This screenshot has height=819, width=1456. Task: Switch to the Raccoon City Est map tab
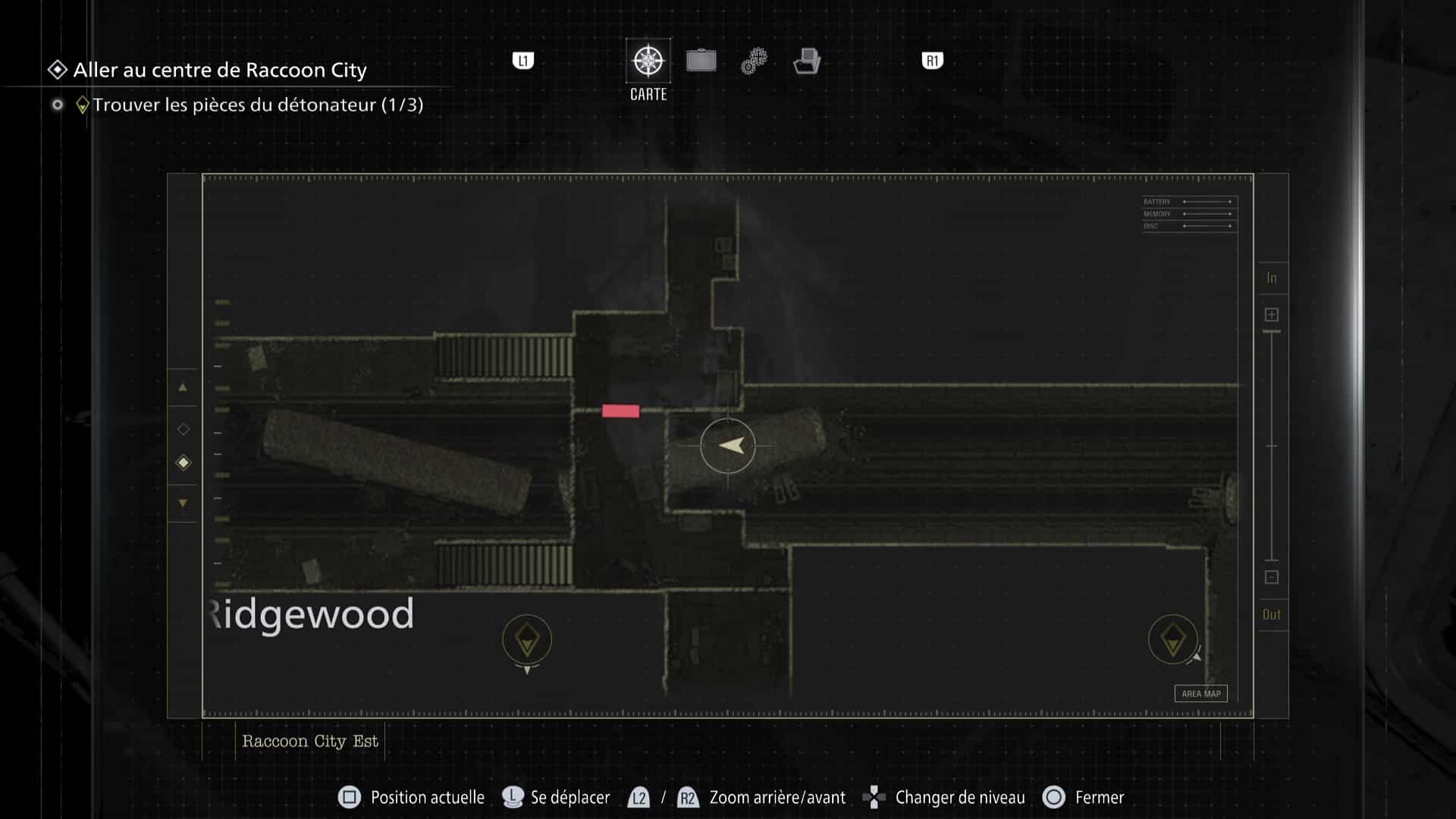pyautogui.click(x=309, y=741)
